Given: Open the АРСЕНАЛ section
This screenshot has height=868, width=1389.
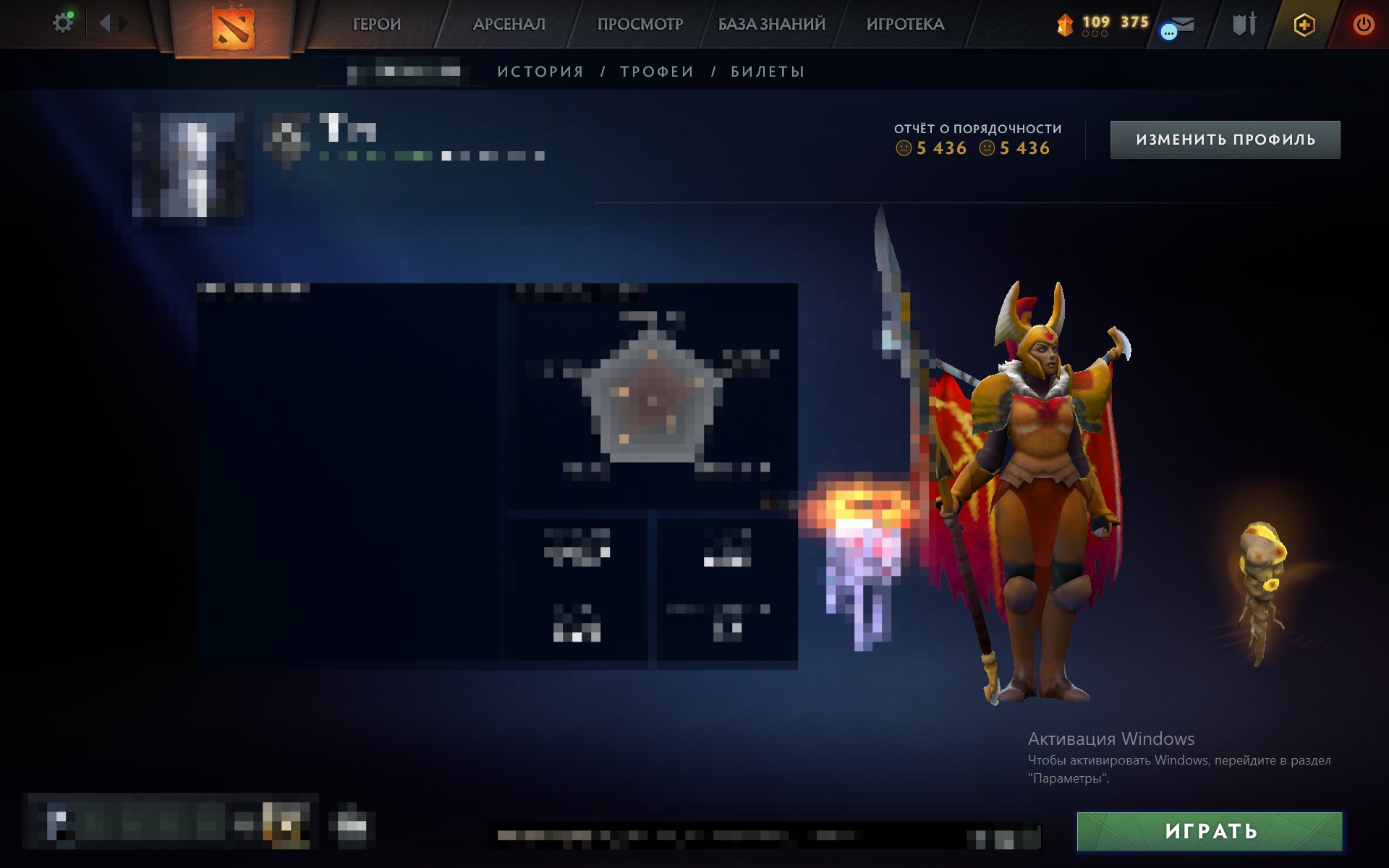Looking at the screenshot, I should (x=509, y=24).
